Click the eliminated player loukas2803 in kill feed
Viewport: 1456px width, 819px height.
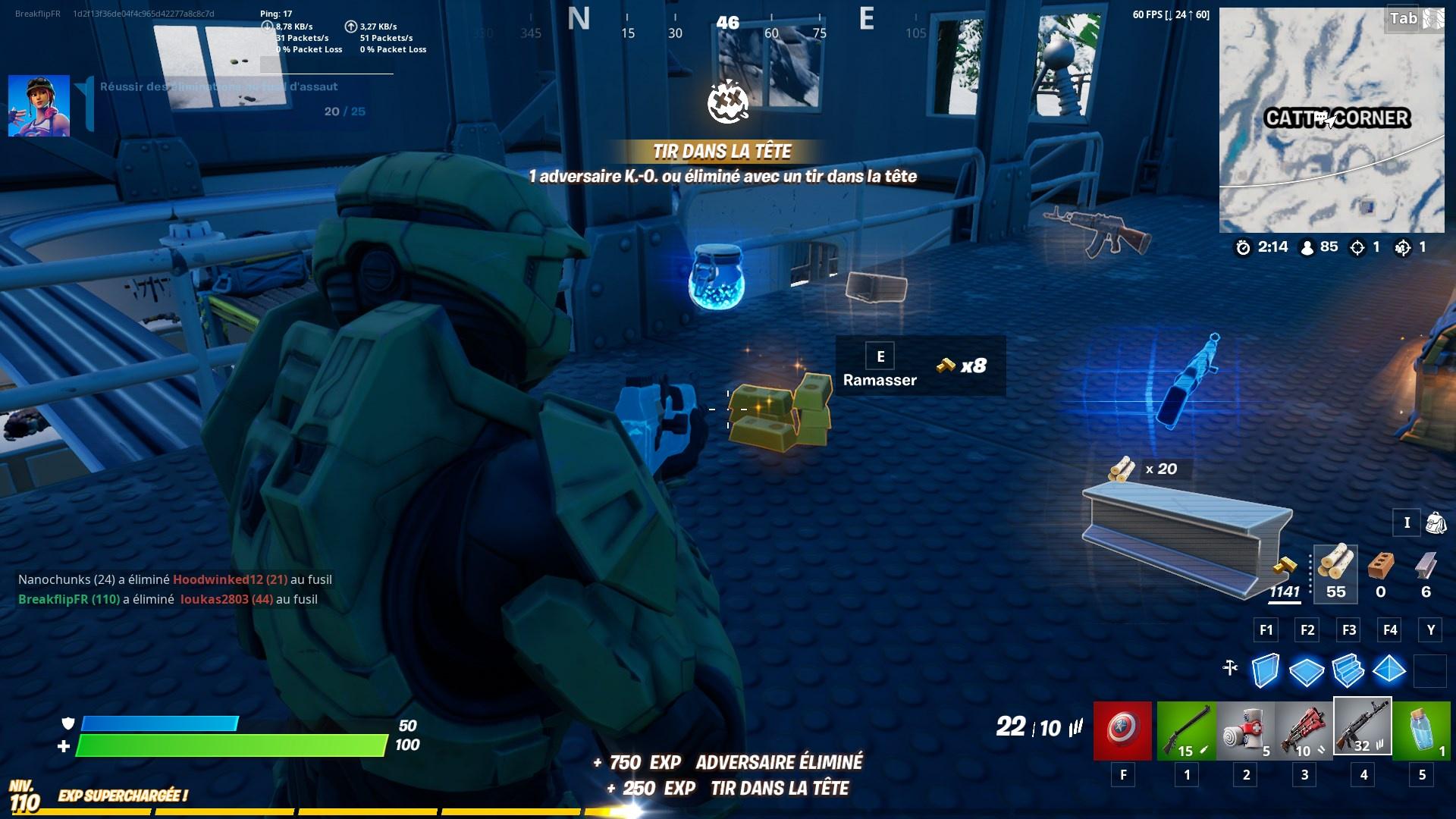pos(213,599)
